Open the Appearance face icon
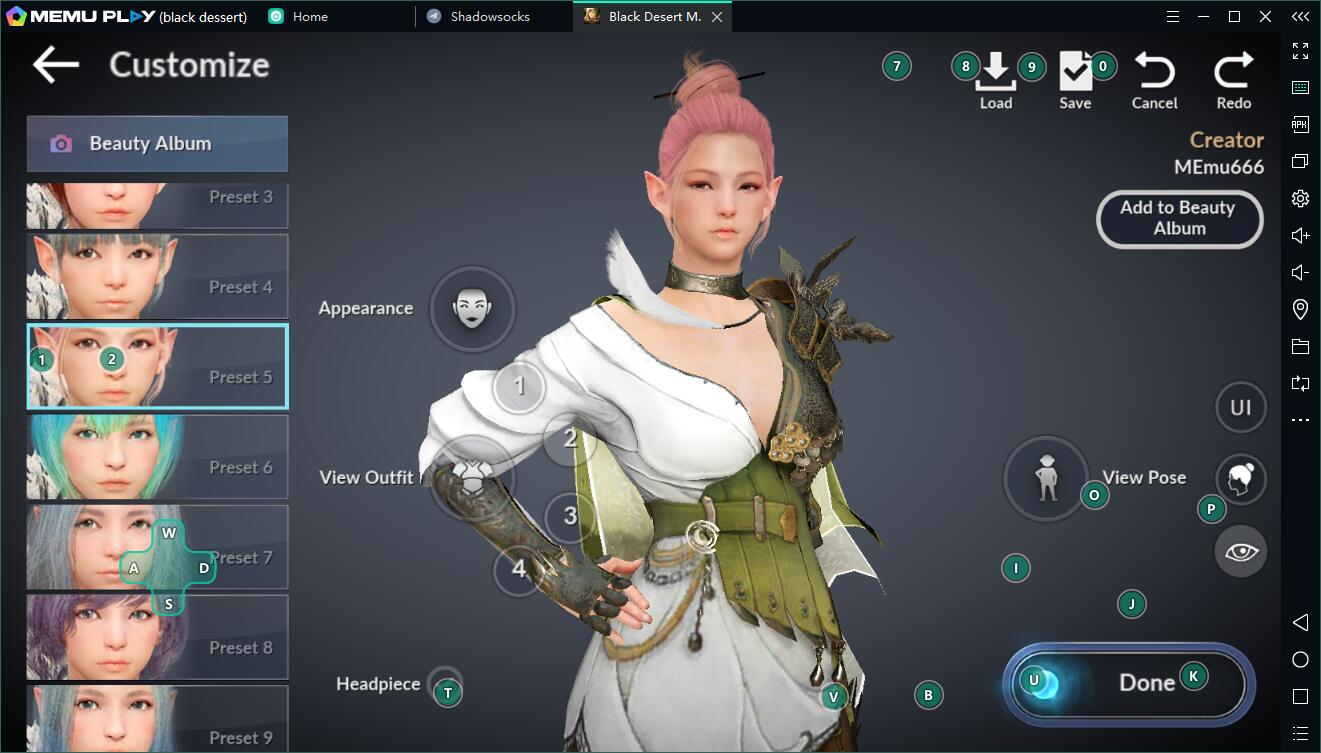This screenshot has height=753, width=1321. click(x=472, y=308)
